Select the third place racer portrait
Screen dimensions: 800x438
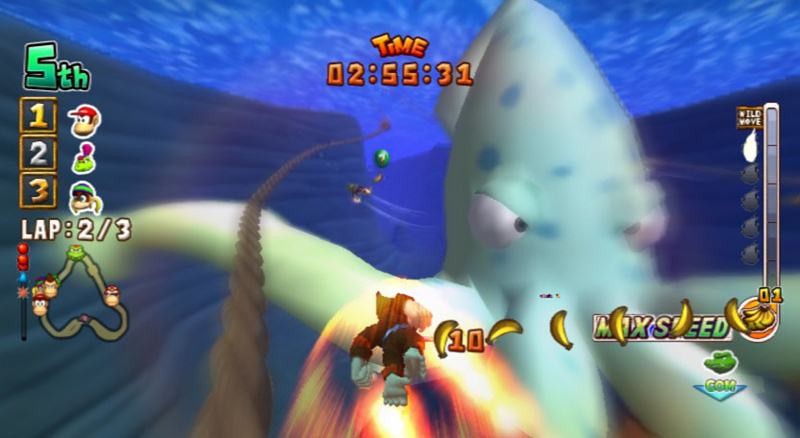coord(84,193)
